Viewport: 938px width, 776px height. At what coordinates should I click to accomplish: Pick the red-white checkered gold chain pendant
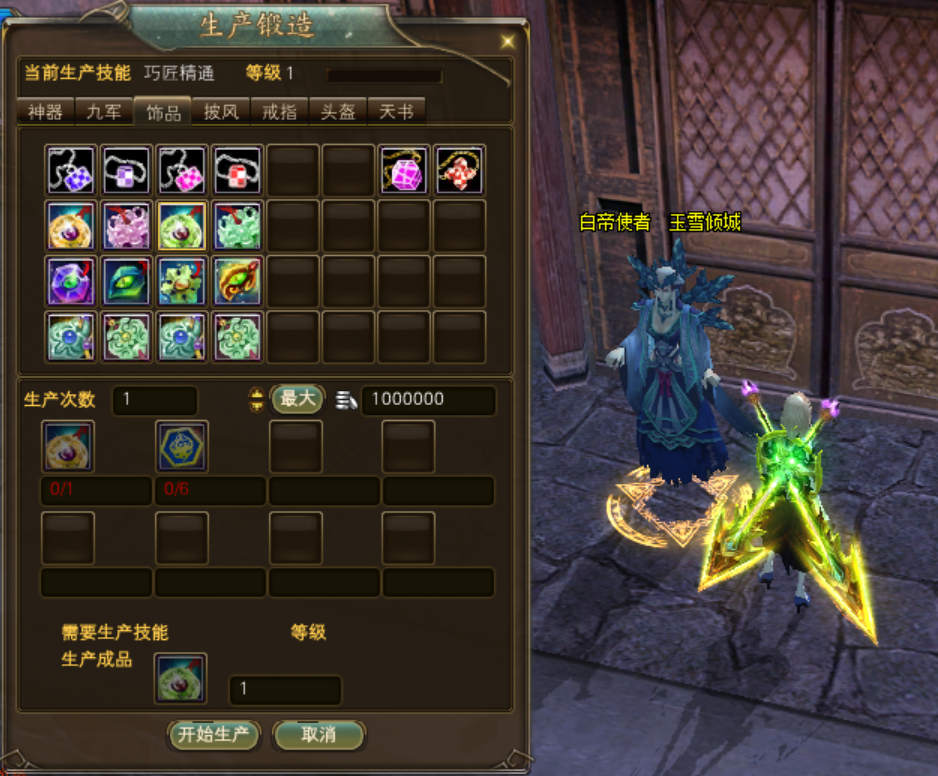(460, 170)
